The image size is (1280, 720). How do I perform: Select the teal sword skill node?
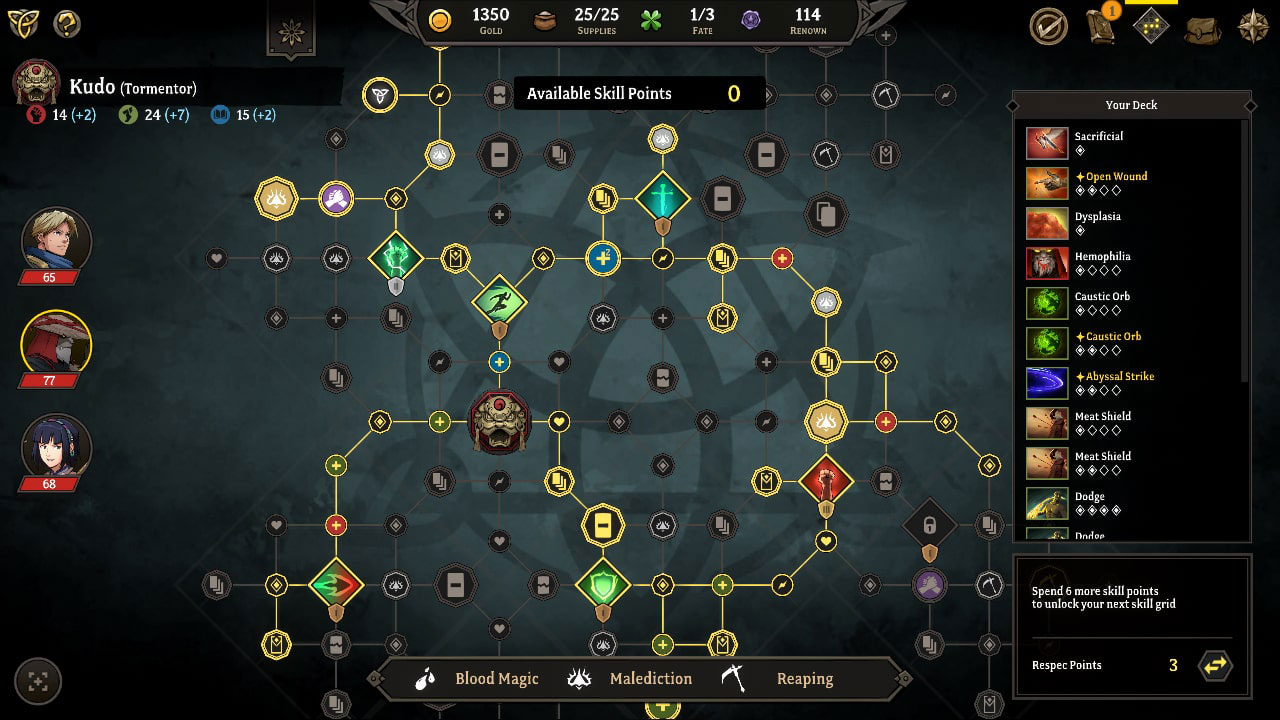click(662, 198)
